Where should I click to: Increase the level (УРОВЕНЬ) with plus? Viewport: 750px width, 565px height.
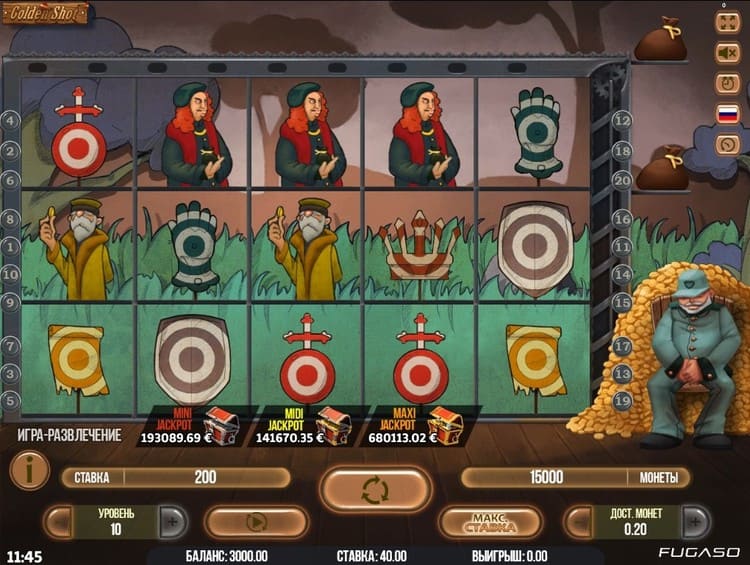point(172,521)
